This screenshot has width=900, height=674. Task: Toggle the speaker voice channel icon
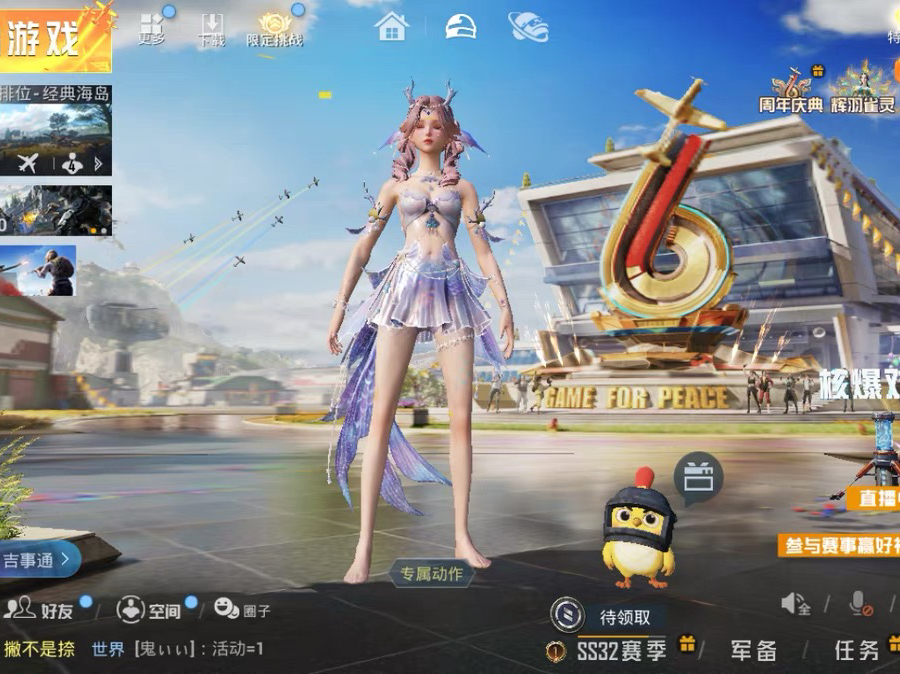tap(795, 603)
